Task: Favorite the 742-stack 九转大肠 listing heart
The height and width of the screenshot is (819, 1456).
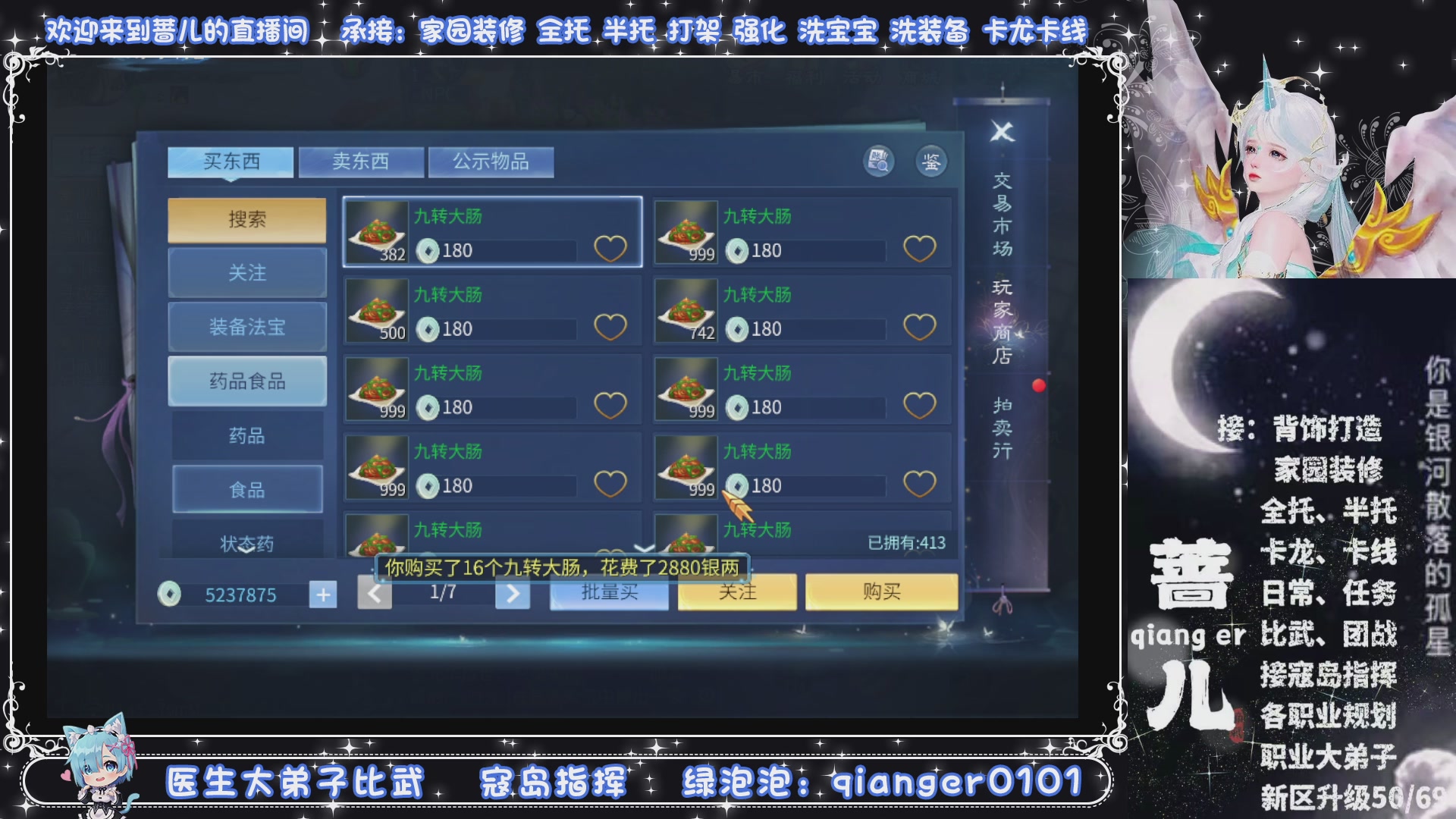Action: [920, 327]
